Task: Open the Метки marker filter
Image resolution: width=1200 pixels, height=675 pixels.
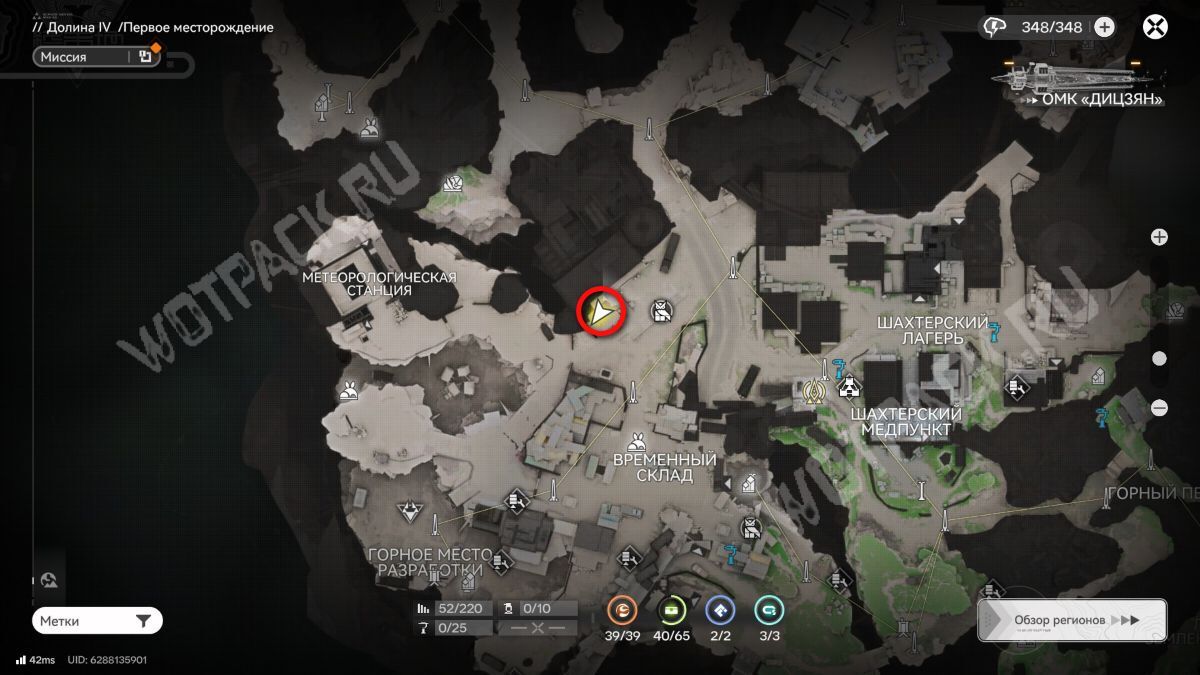Action: (97, 621)
